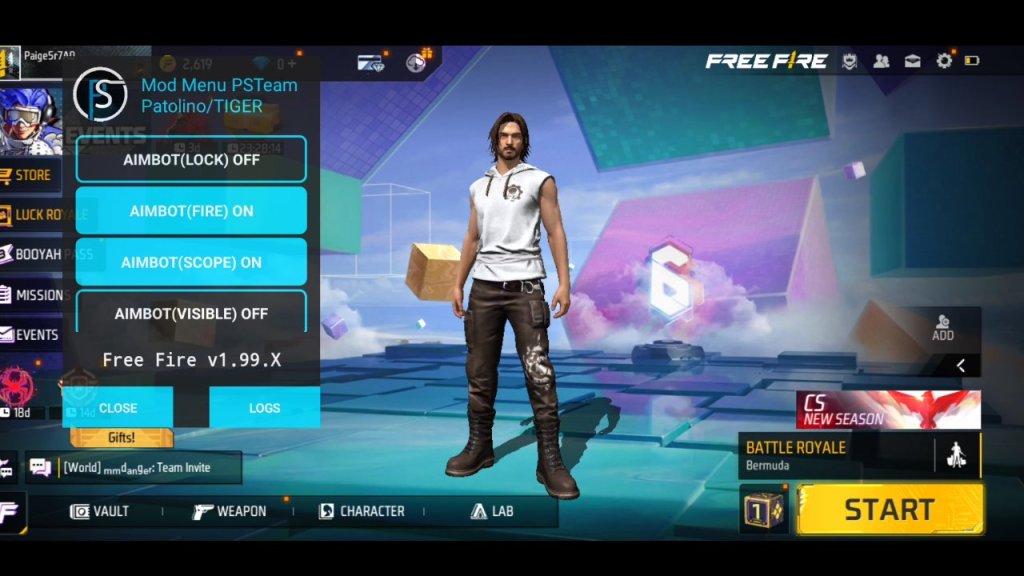Open the World chat message bar
1024x576 pixels.
coord(134,467)
